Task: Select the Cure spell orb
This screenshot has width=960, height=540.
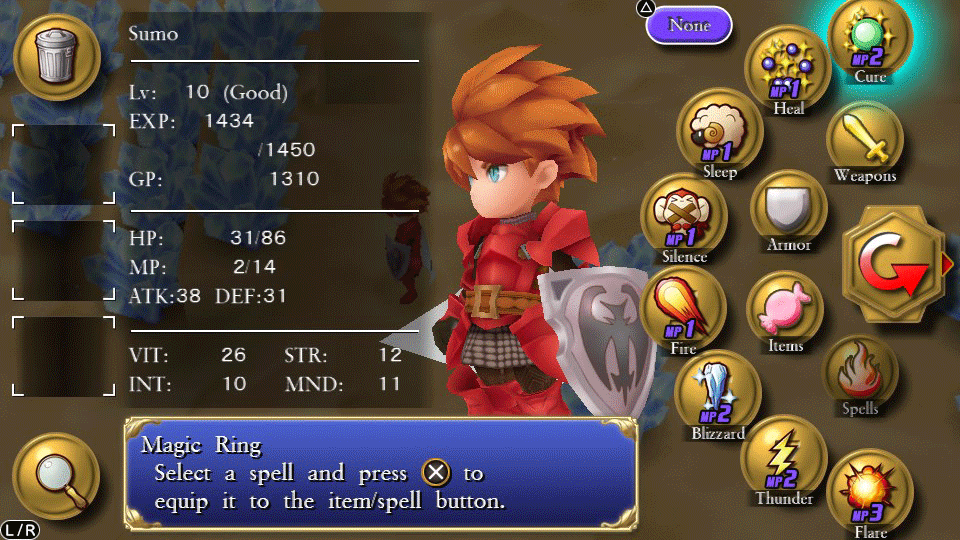Action: point(869,40)
